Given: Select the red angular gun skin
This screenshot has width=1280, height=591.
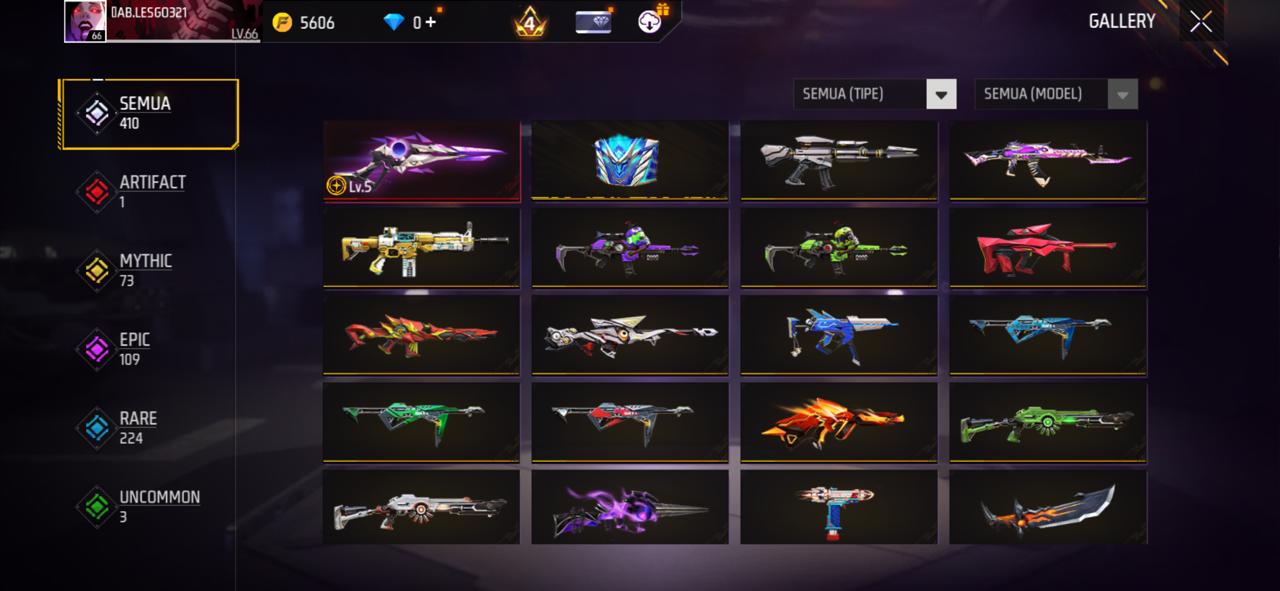Looking at the screenshot, I should pos(1047,248).
